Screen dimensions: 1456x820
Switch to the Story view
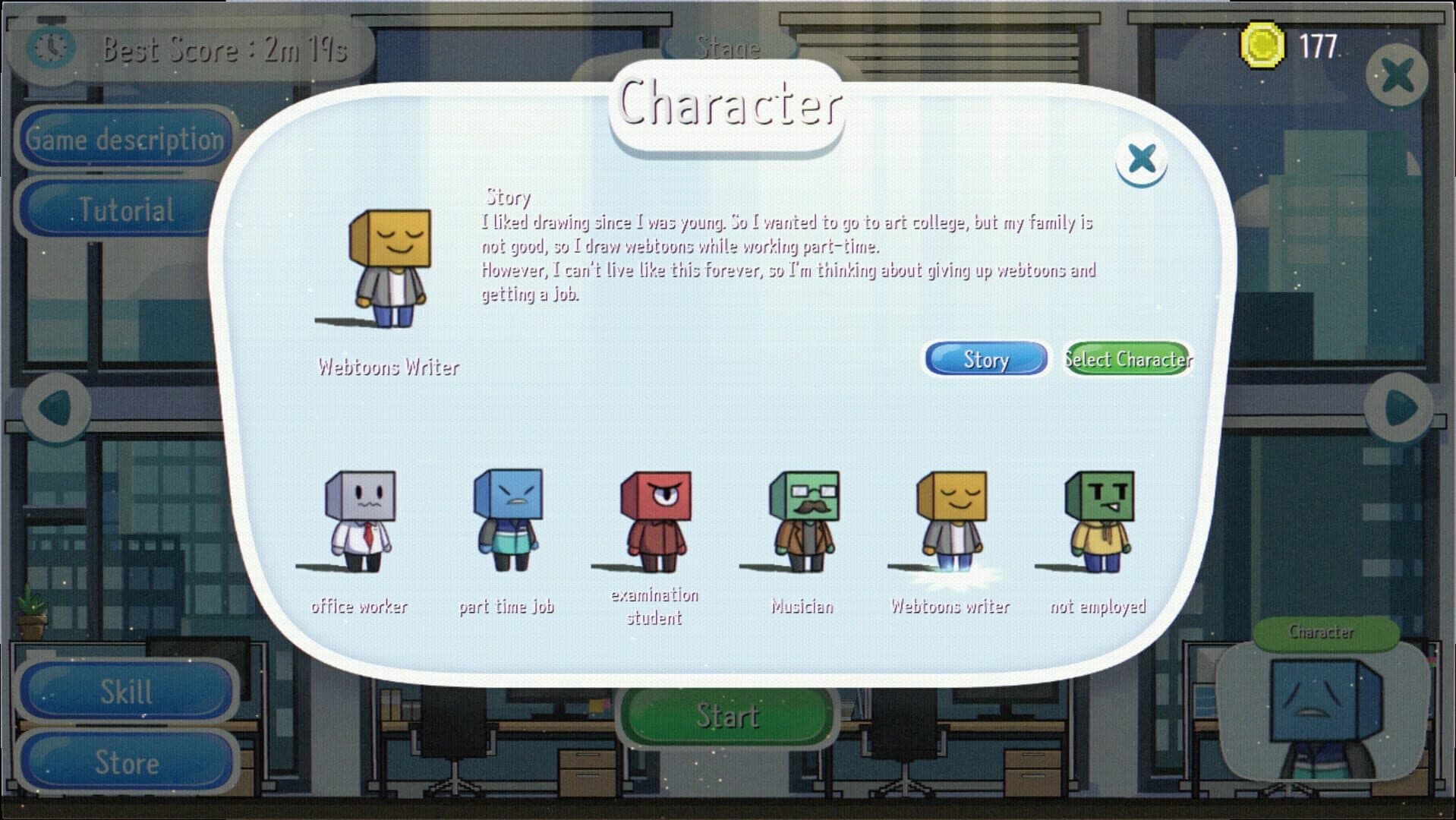(985, 358)
